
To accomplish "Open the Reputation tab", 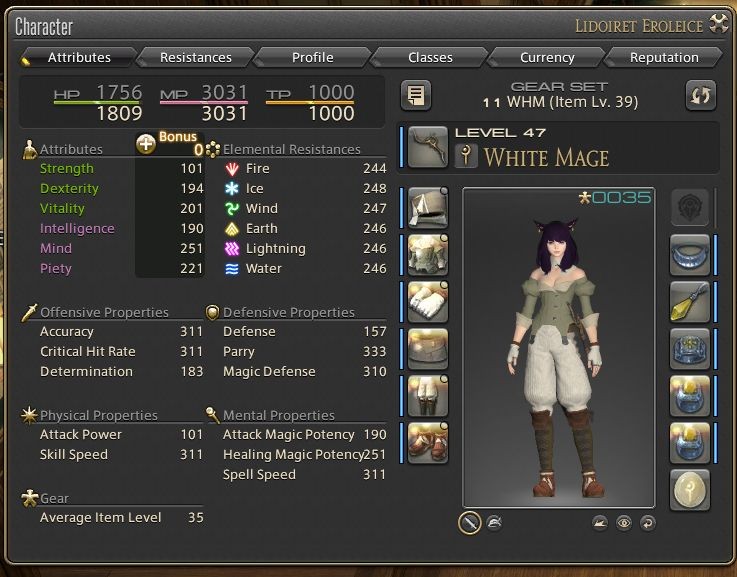I will [x=664, y=57].
